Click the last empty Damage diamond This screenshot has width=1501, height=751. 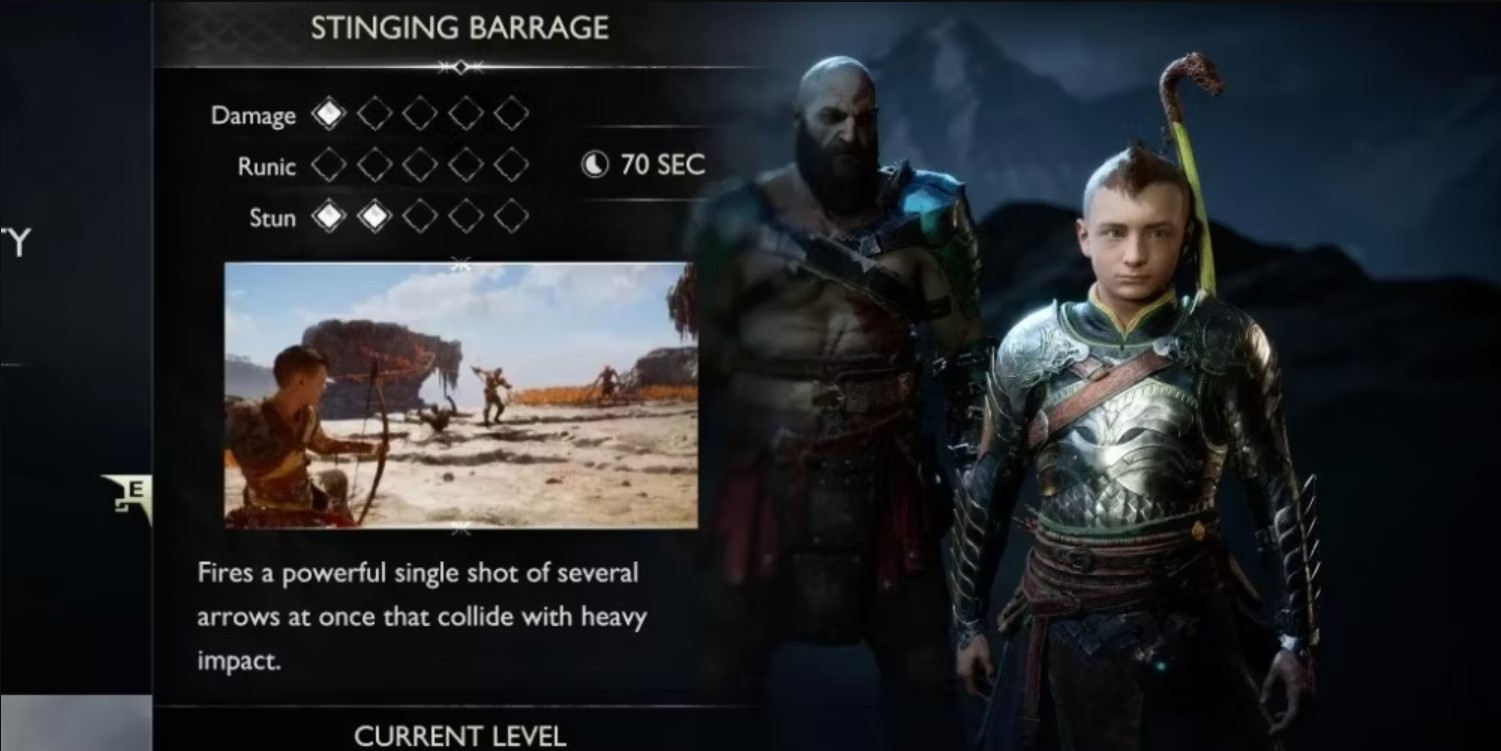513,114
